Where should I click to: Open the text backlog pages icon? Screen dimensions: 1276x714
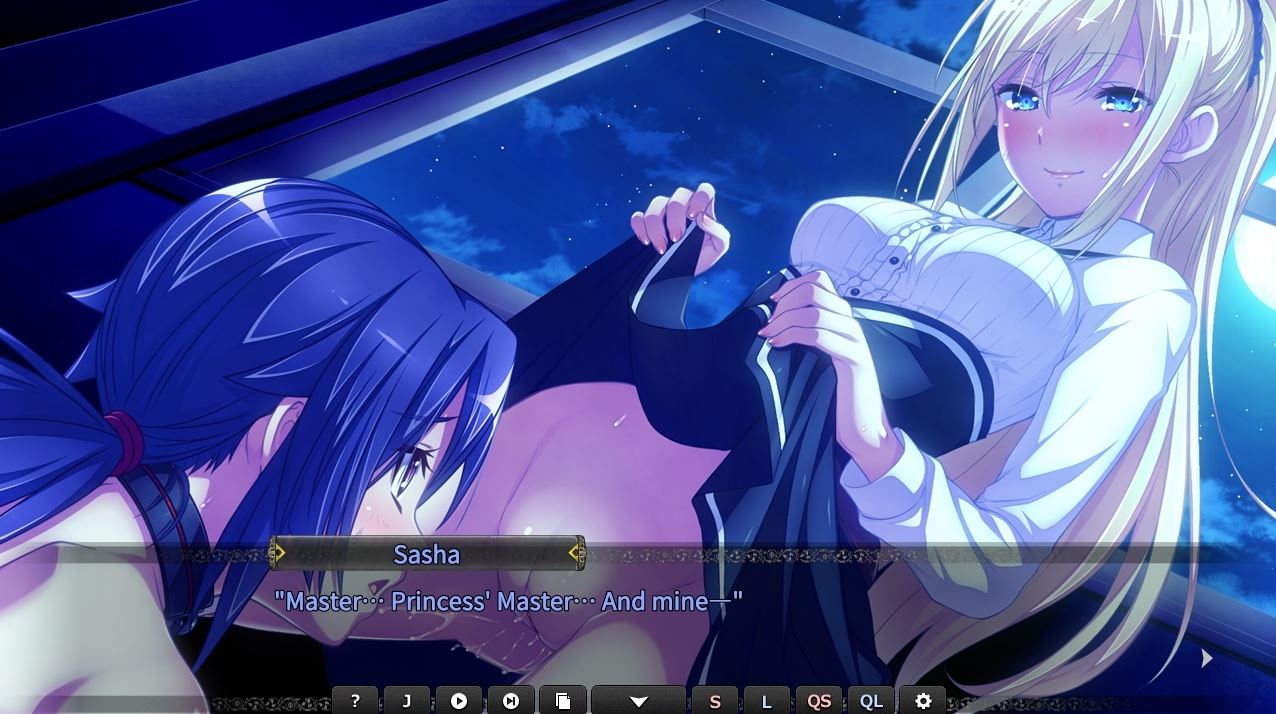[563, 701]
